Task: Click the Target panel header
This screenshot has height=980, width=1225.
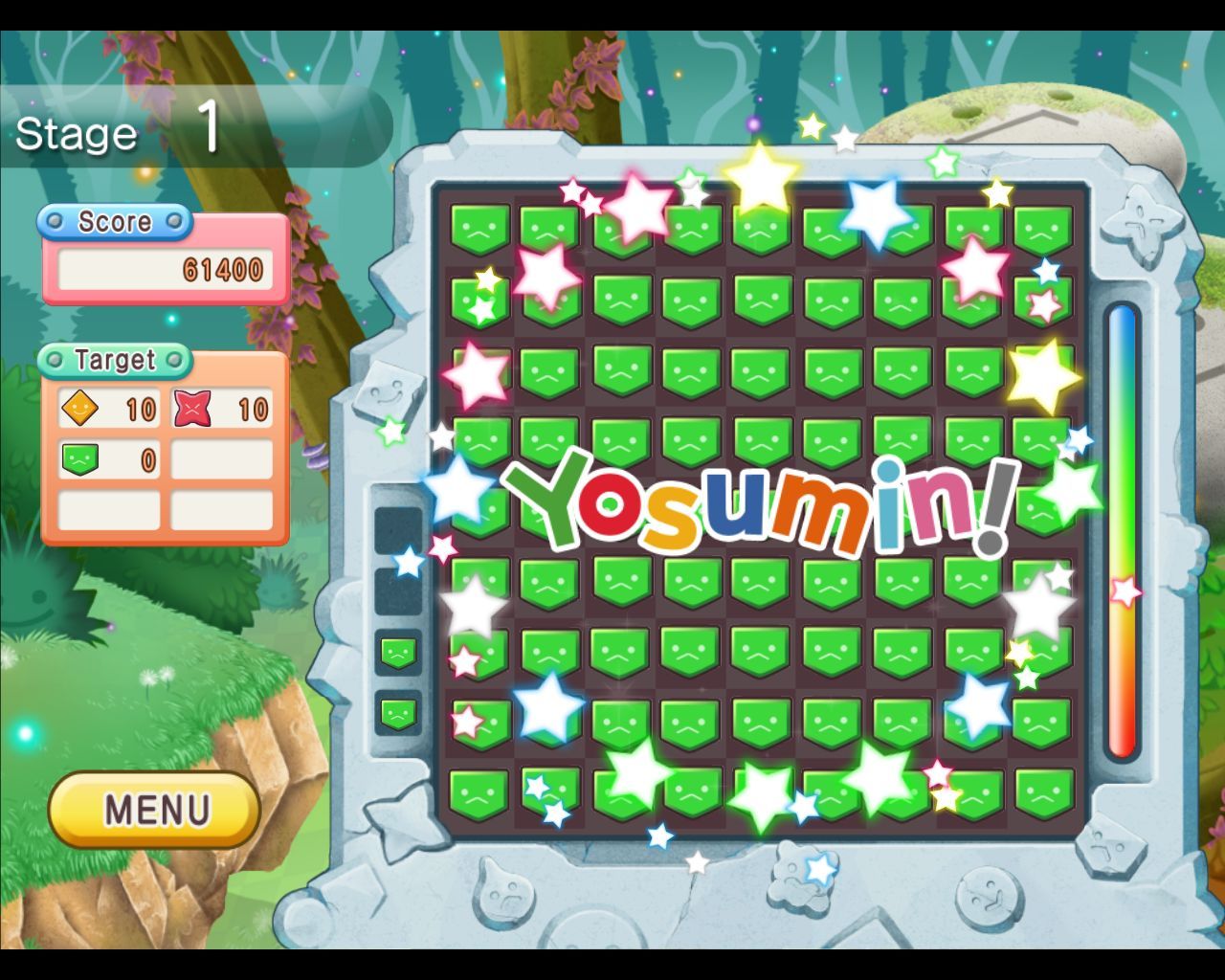Action: [117, 361]
